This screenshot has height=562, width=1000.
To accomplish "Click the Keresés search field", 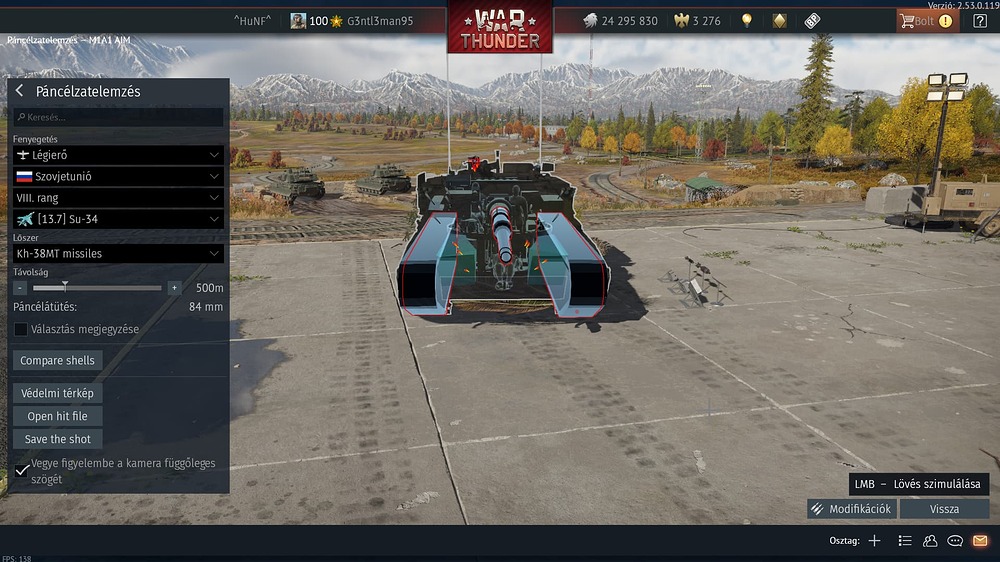I will pyautogui.click(x=118, y=117).
